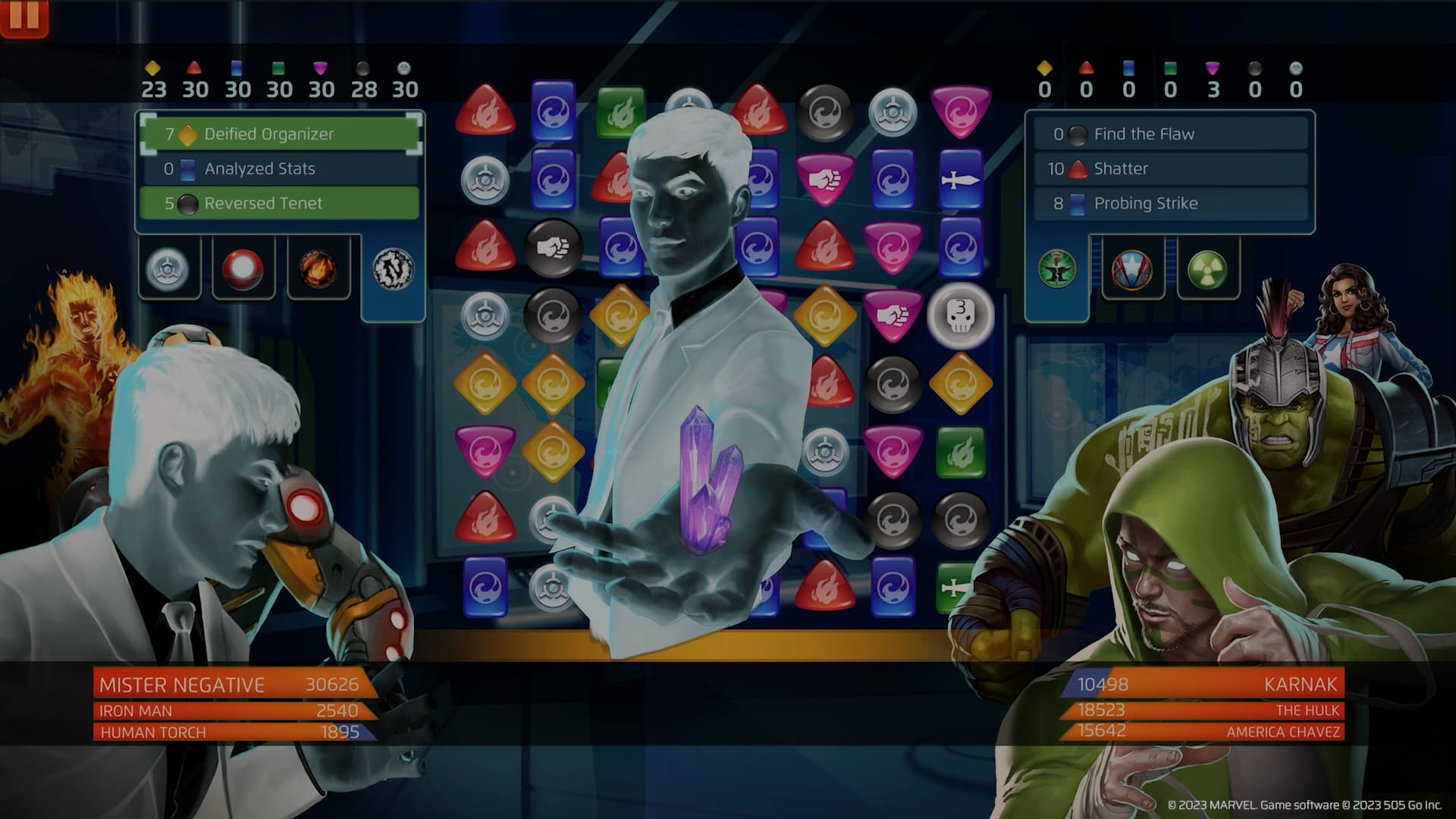Select the Shatter ability costing 10

point(1170,168)
